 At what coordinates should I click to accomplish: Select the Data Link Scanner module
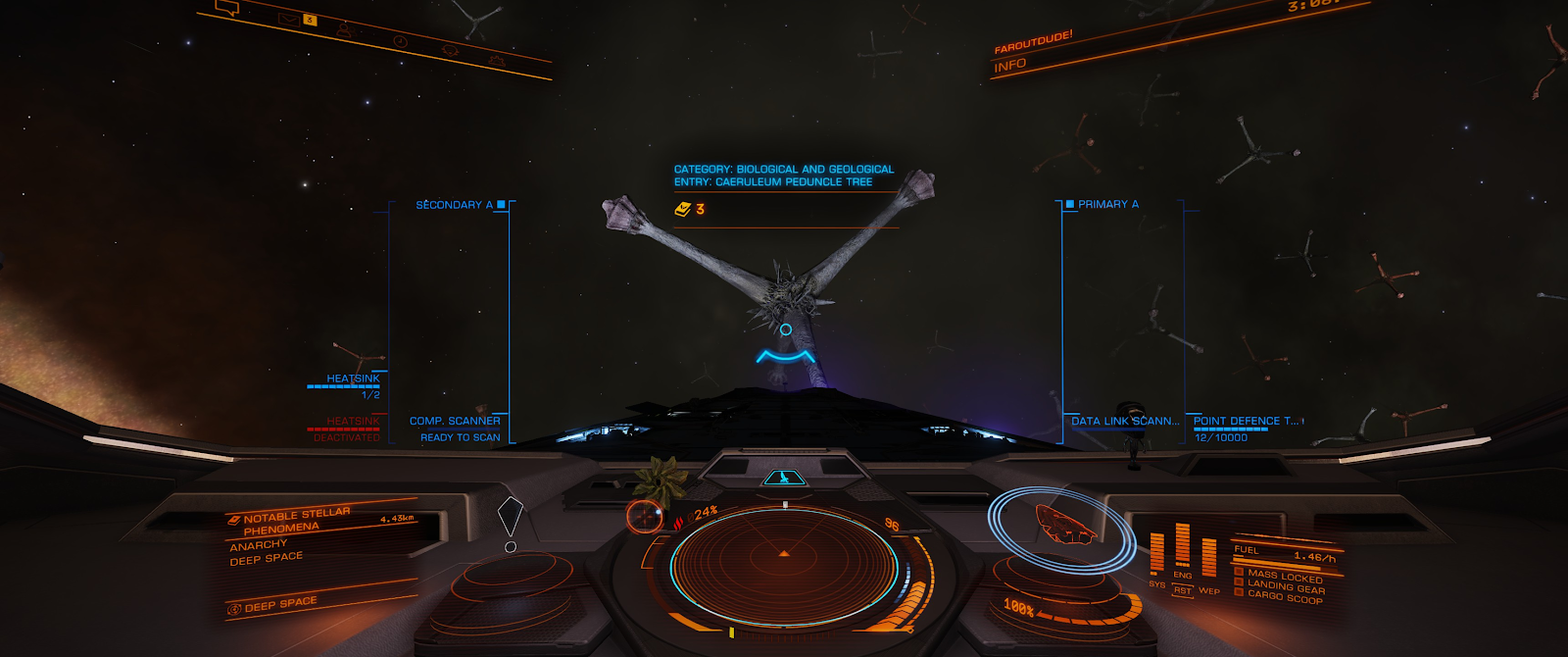tap(1124, 421)
